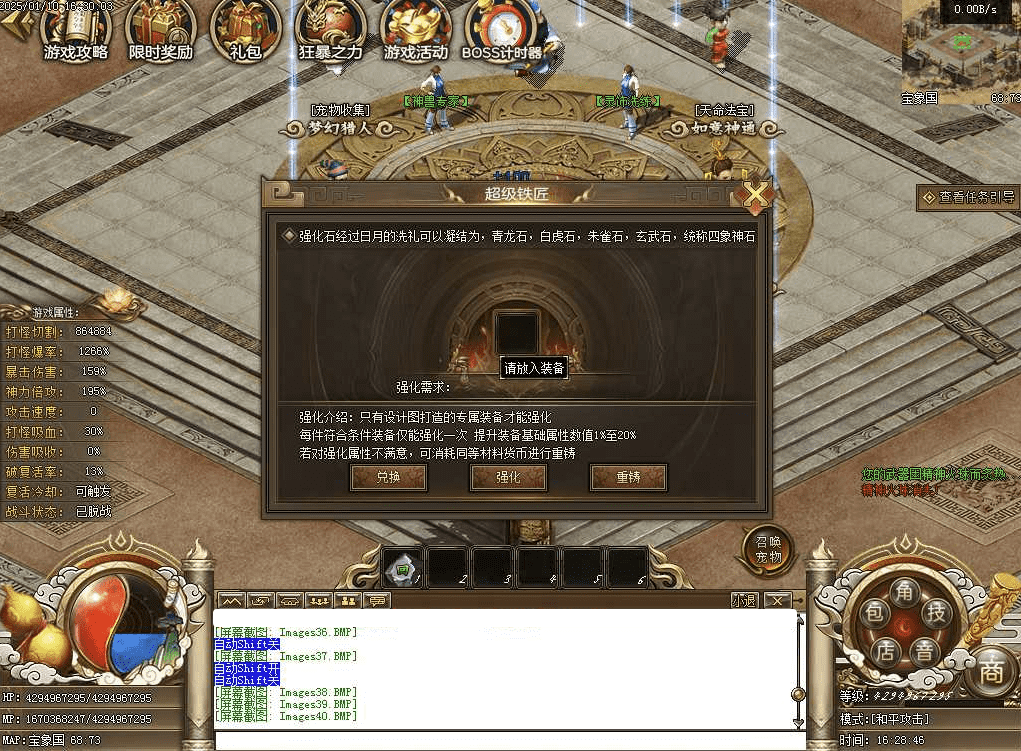Open the 商 shop button

(x=990, y=669)
